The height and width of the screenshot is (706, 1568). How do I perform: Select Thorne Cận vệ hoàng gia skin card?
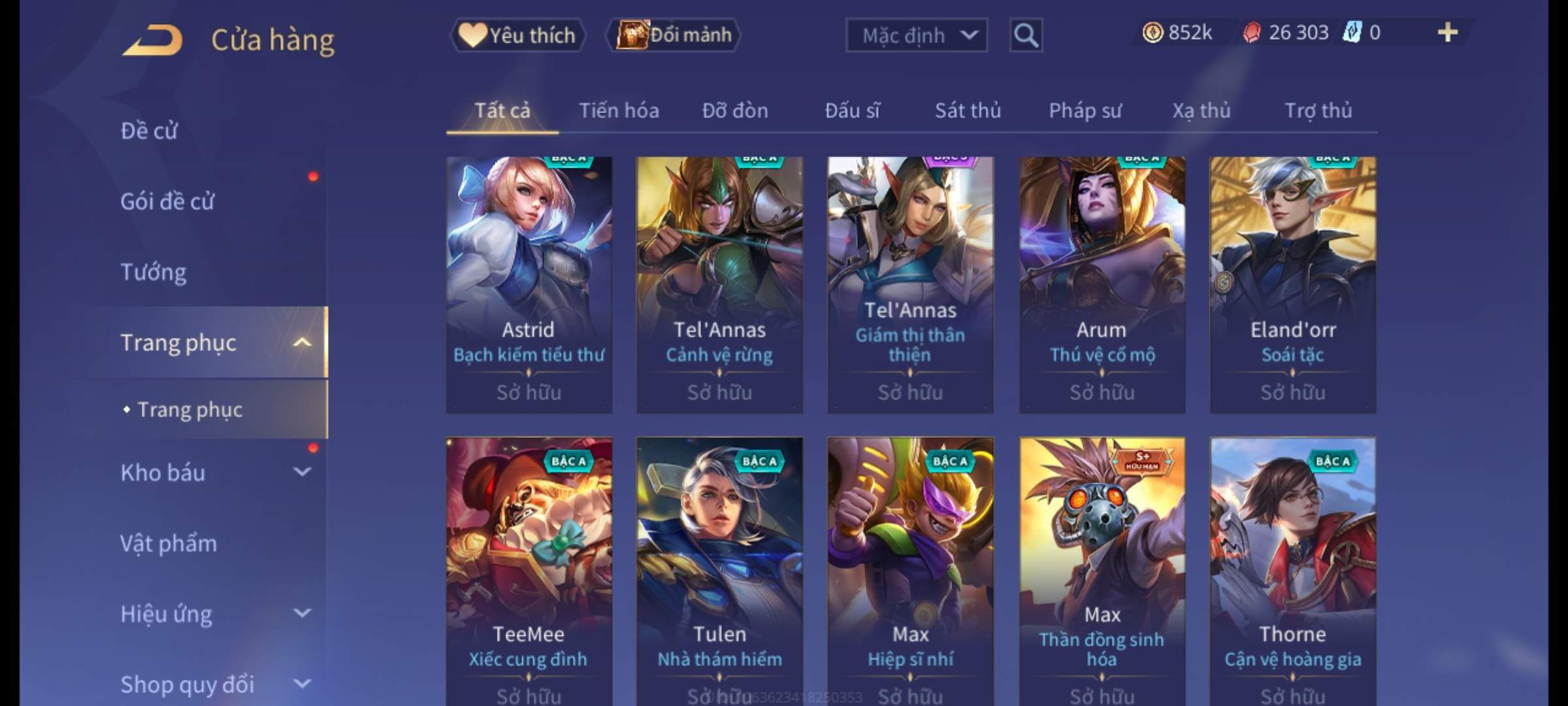point(1292,569)
